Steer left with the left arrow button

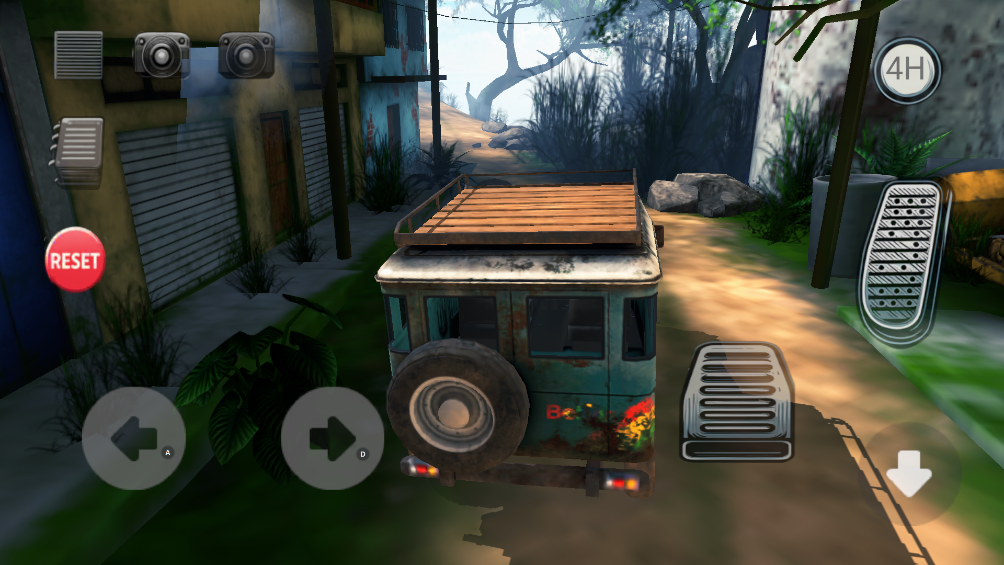point(133,438)
